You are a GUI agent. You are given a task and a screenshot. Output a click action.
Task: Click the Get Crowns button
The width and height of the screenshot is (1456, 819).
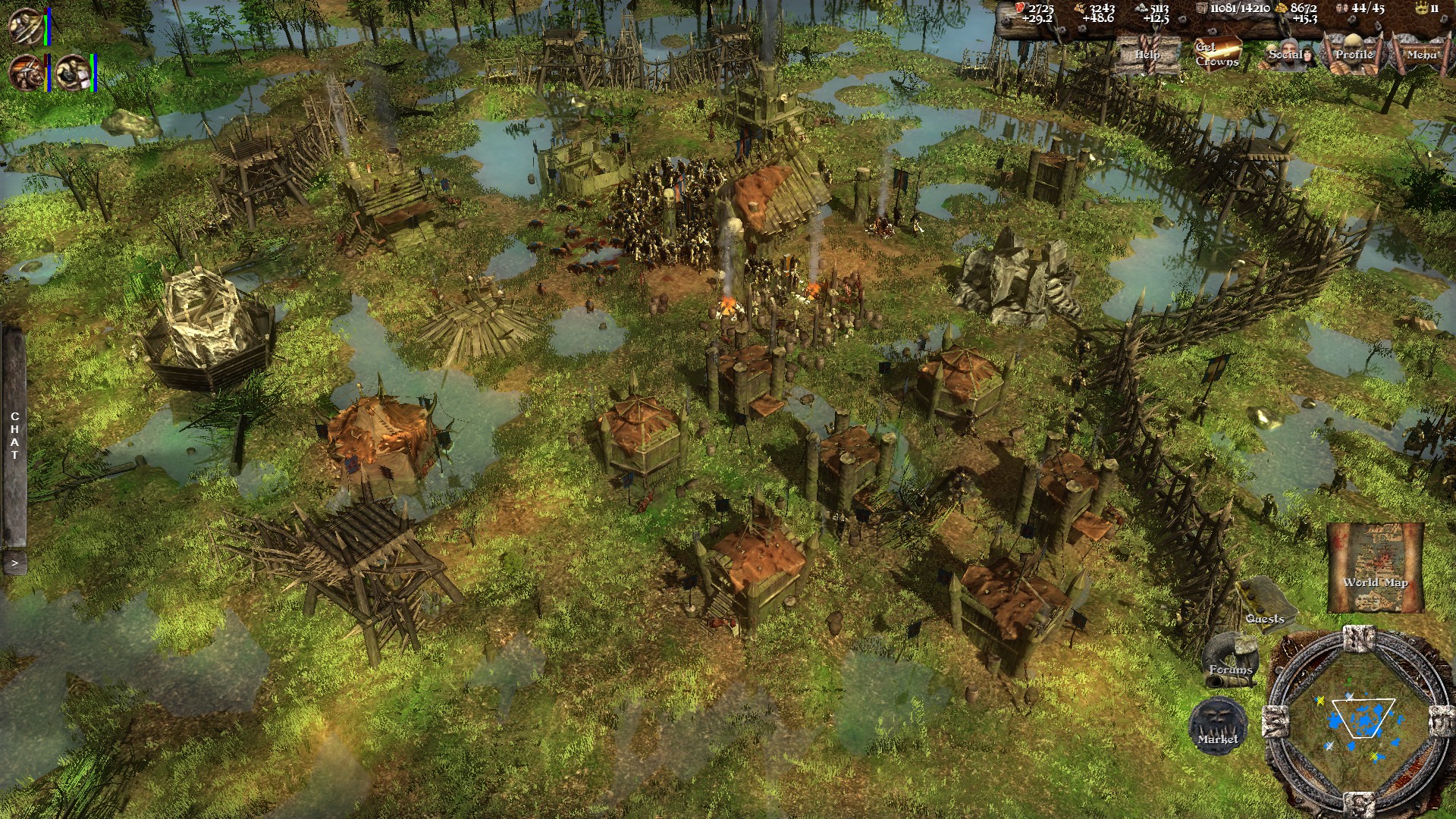pos(1217,54)
